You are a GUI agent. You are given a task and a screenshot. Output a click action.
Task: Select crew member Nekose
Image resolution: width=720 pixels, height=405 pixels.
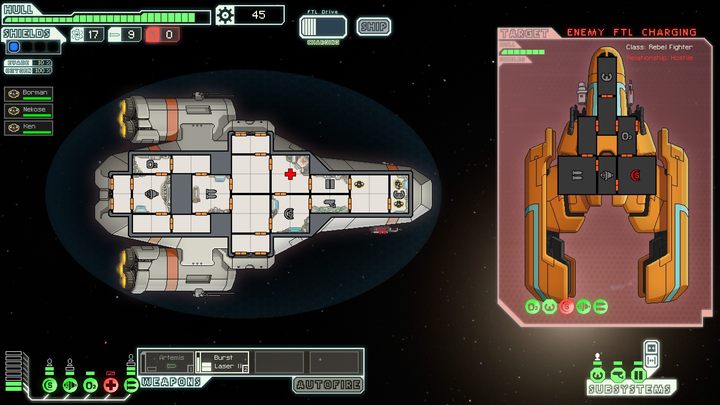[28, 110]
